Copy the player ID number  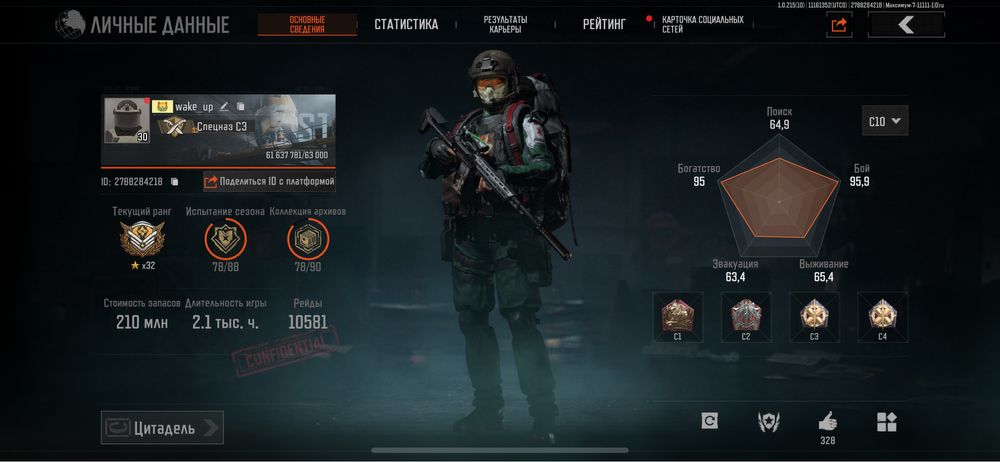174,182
